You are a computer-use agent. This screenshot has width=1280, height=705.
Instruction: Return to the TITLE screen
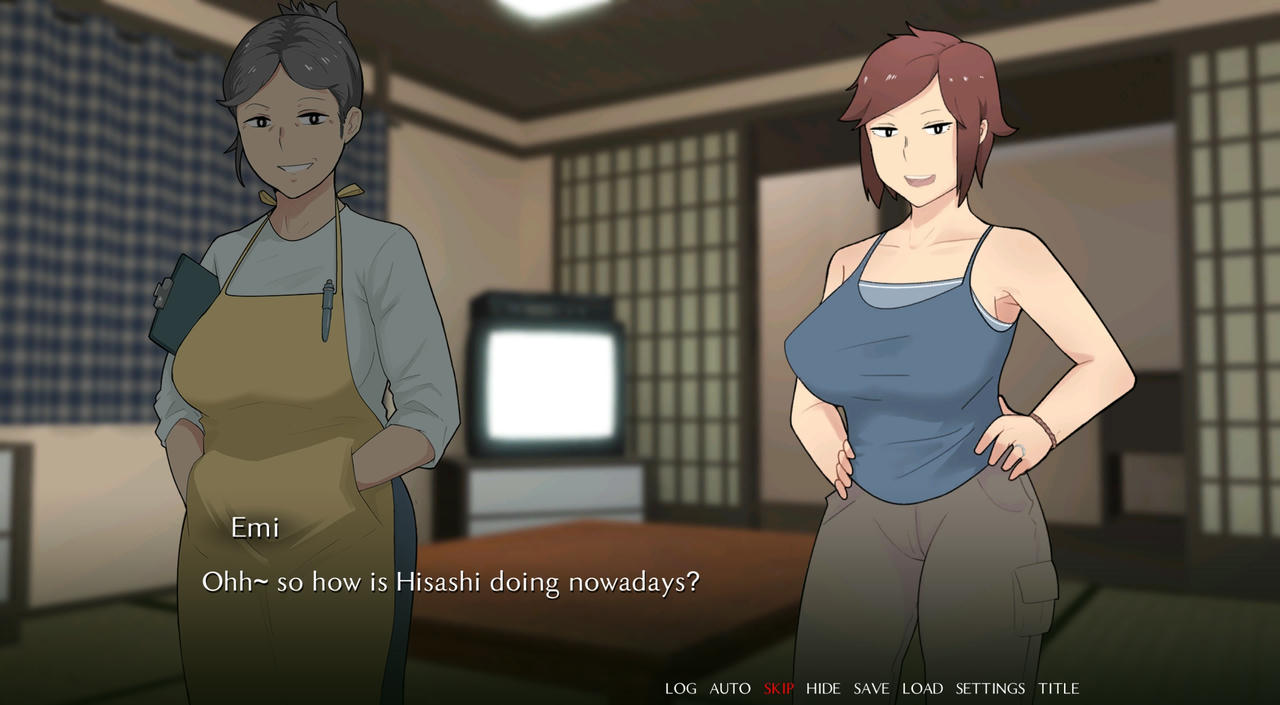click(x=1058, y=688)
